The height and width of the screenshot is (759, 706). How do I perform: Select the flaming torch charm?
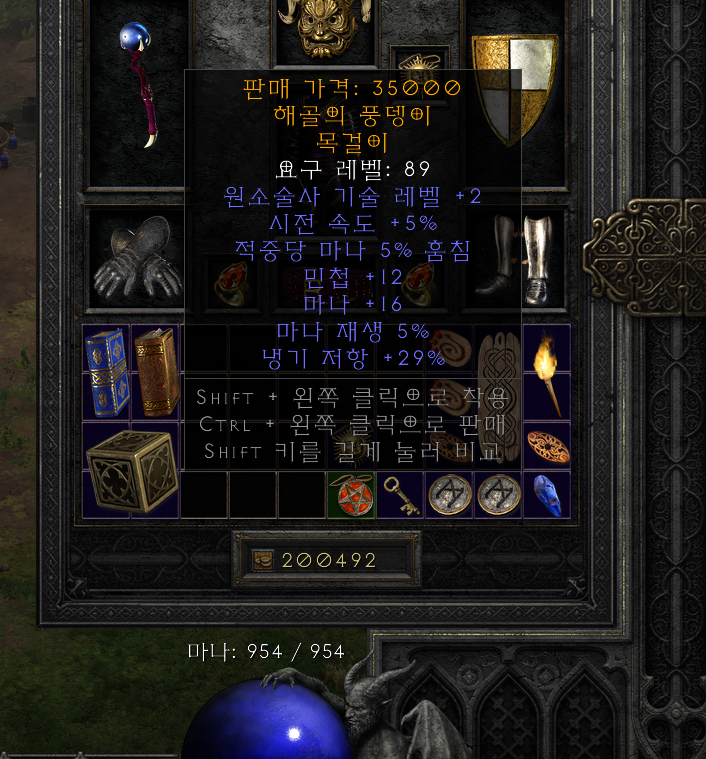[x=546, y=371]
